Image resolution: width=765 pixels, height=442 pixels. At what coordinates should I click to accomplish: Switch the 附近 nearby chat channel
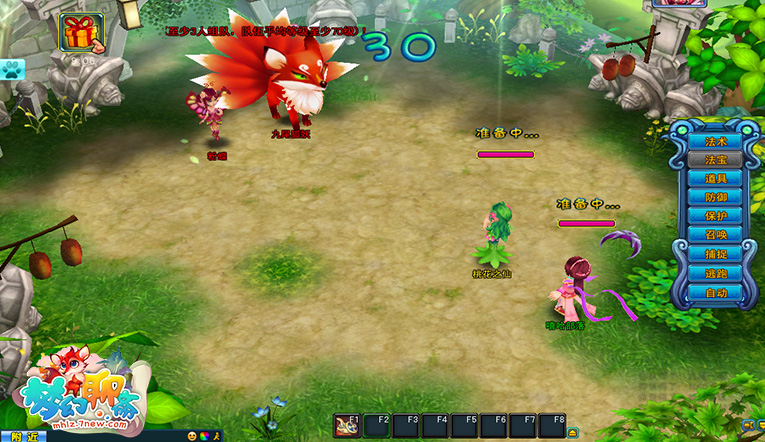coord(22,436)
